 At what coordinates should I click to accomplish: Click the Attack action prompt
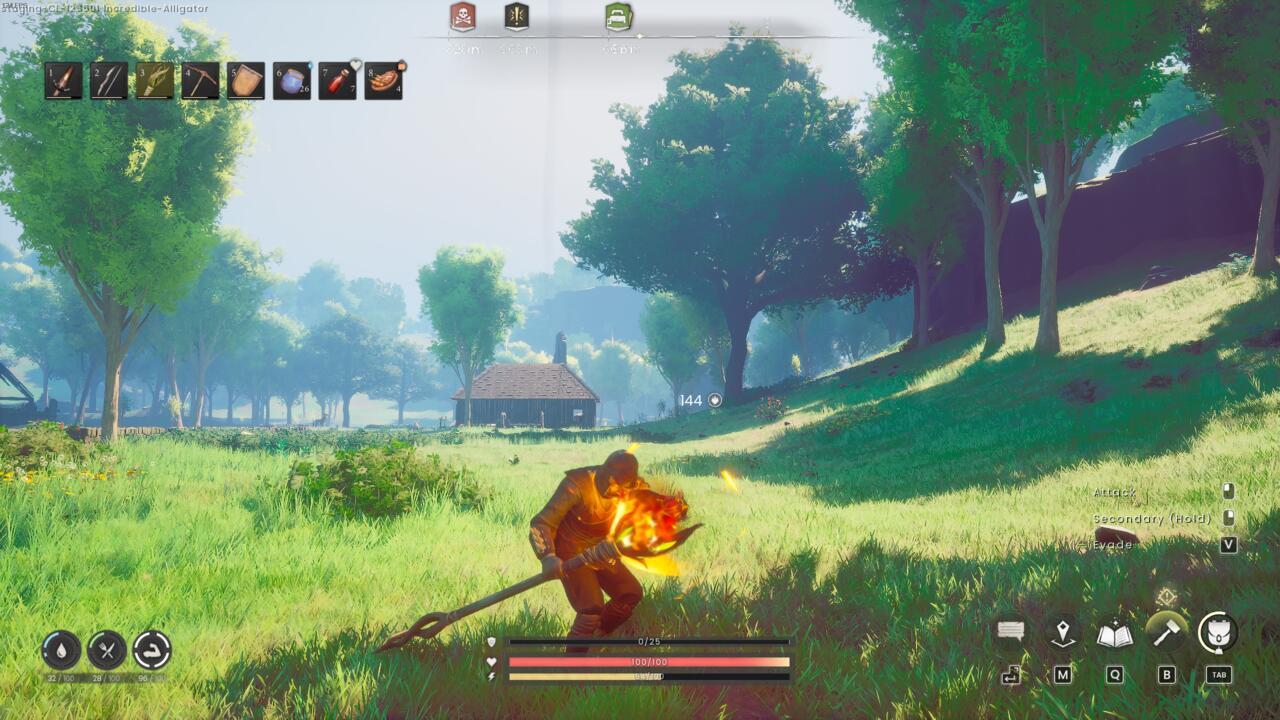tap(1113, 493)
